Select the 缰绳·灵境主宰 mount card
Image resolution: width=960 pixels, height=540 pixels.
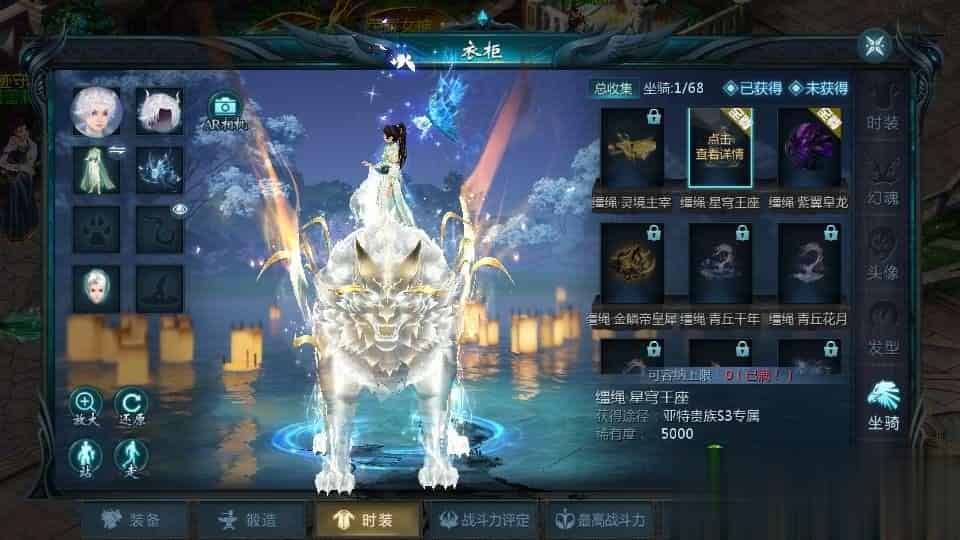(632, 147)
